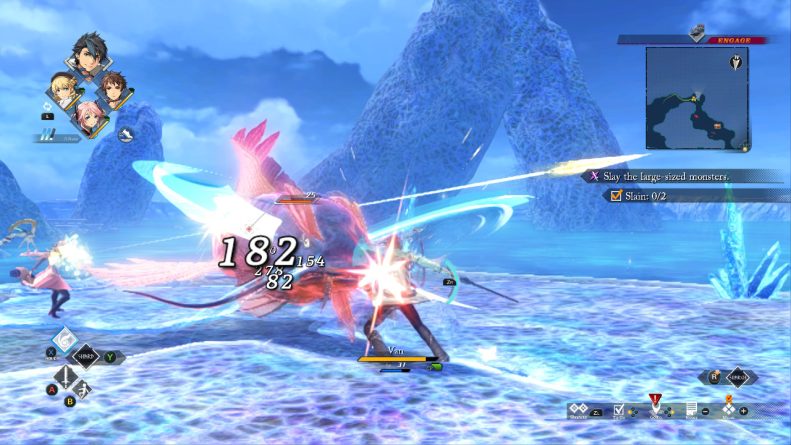Open the four-diamond menu icon
Viewport: 791px width, 445px height.
[727, 408]
